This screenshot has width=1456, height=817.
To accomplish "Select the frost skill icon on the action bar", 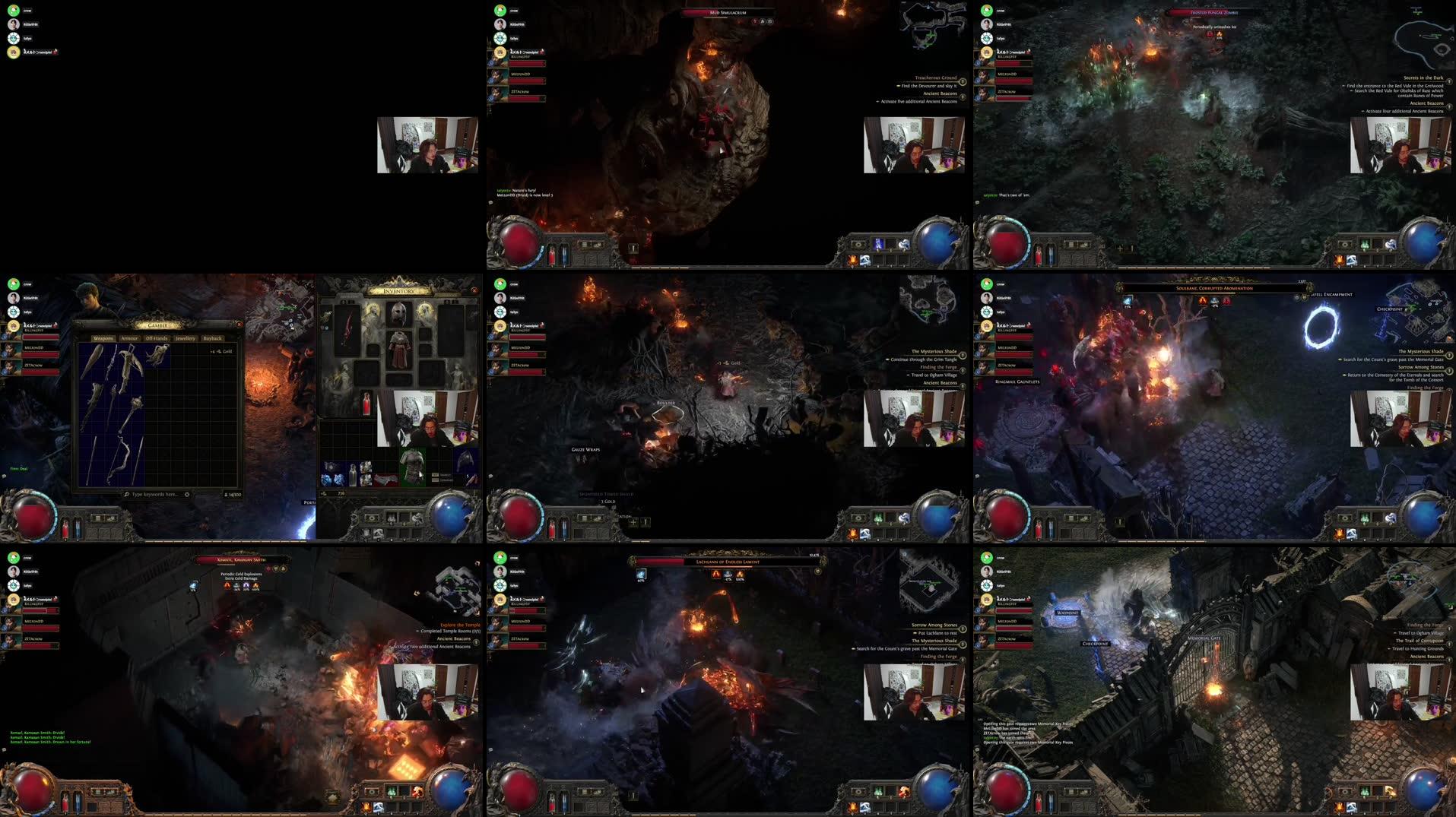I will pos(864,808).
